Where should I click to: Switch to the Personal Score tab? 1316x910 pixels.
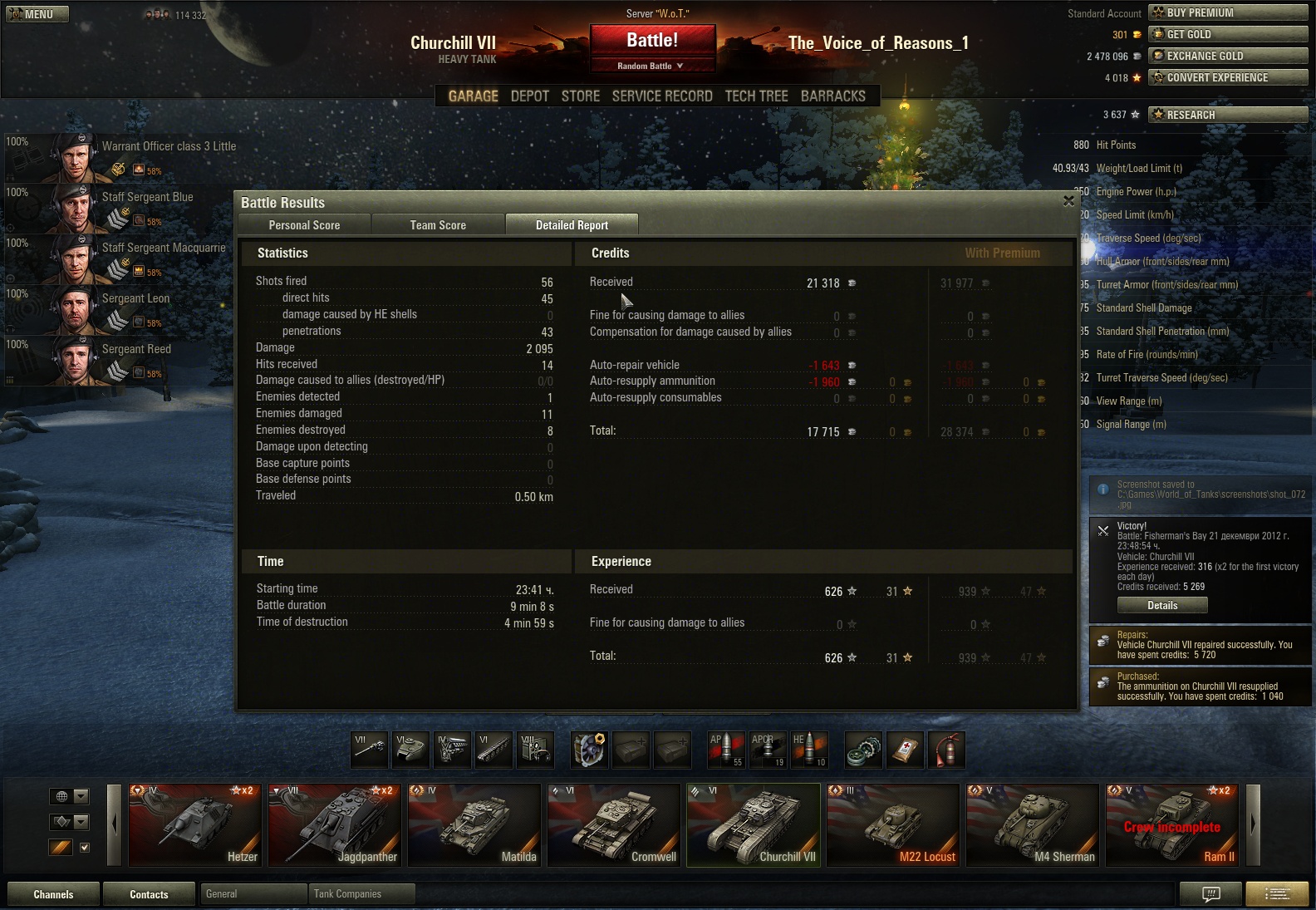[304, 225]
